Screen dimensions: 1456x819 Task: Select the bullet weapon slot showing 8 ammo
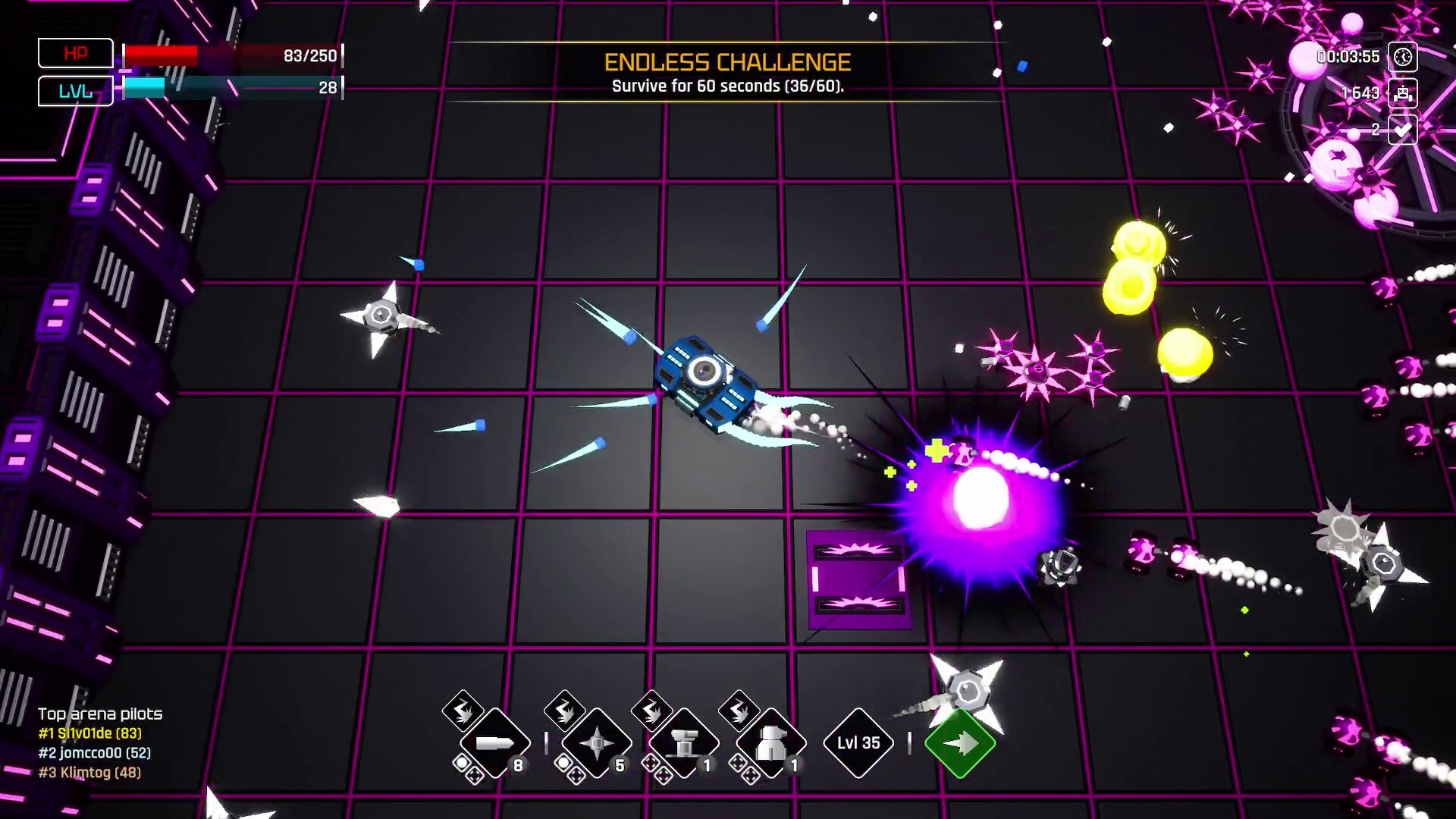497,743
